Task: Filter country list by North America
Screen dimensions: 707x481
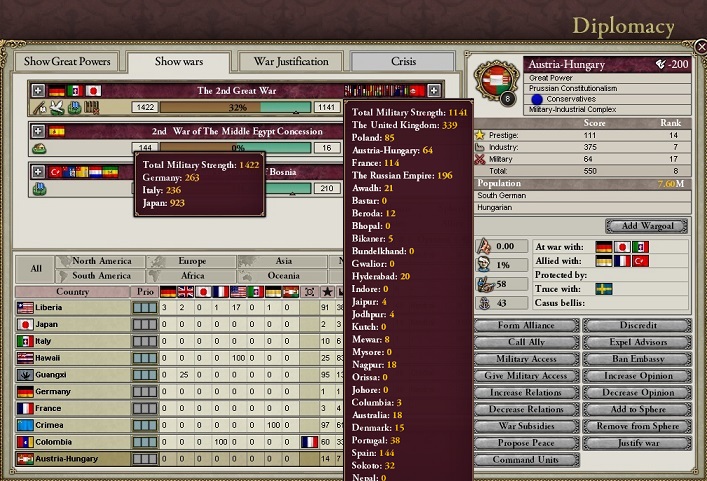Action: tap(101, 262)
